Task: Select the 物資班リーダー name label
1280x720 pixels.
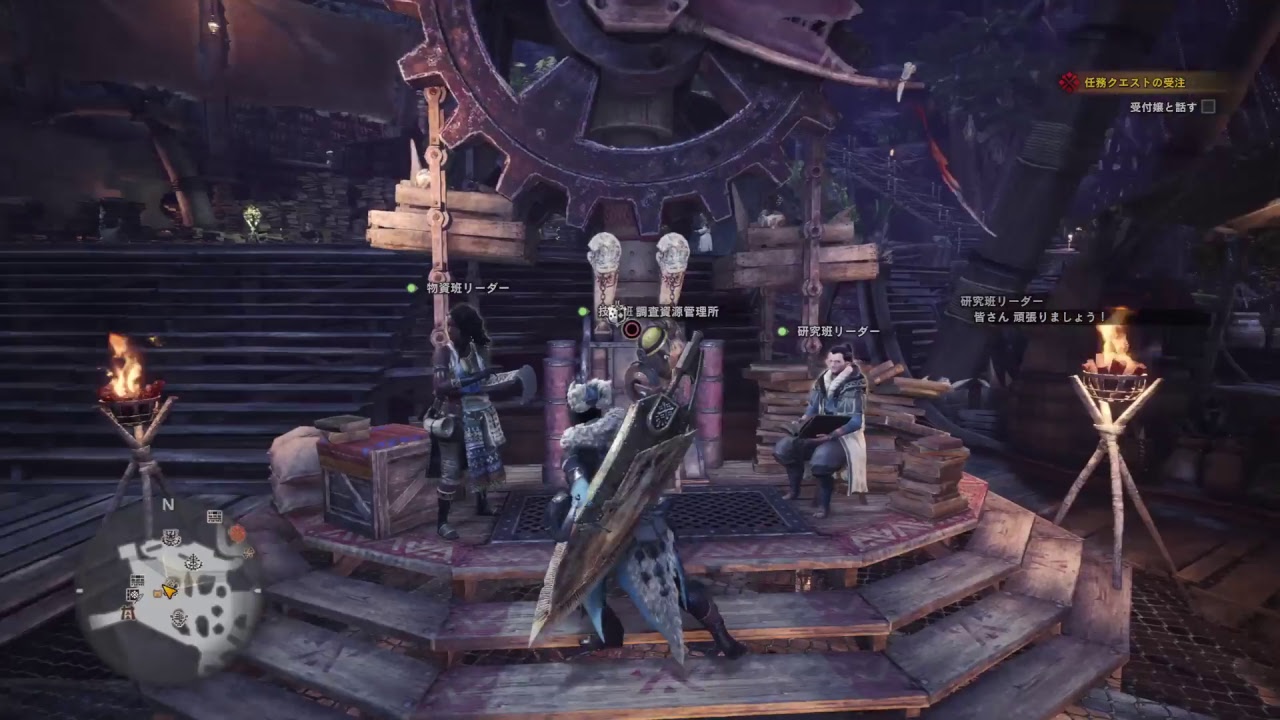Action: click(x=467, y=288)
